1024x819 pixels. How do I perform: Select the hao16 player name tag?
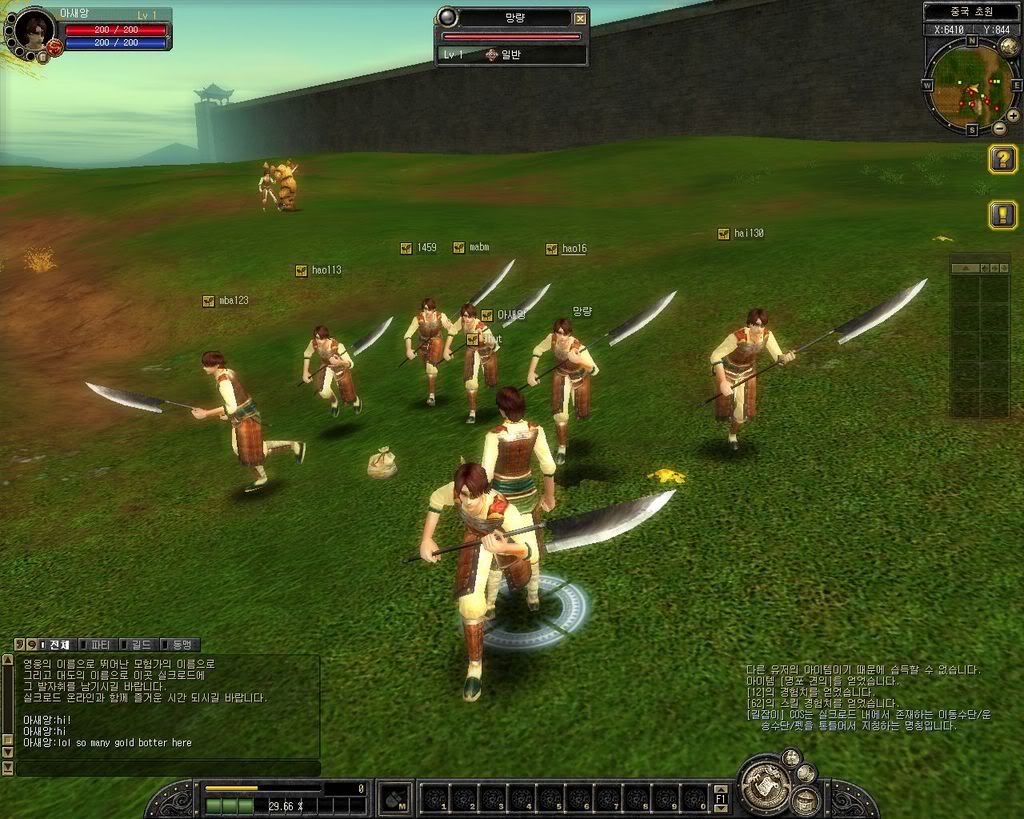pyautogui.click(x=573, y=249)
